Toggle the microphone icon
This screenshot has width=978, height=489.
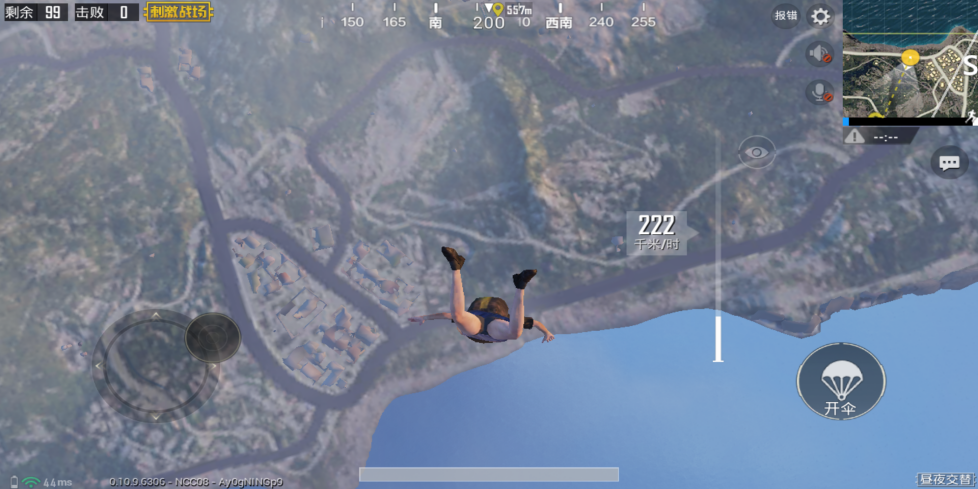[820, 93]
